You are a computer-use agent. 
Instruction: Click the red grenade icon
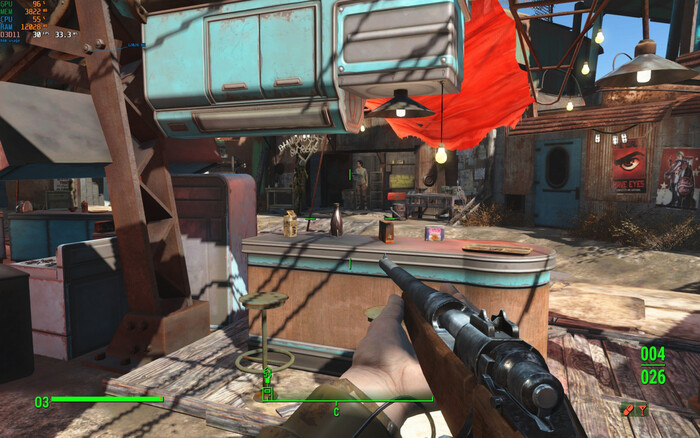click(627, 408)
